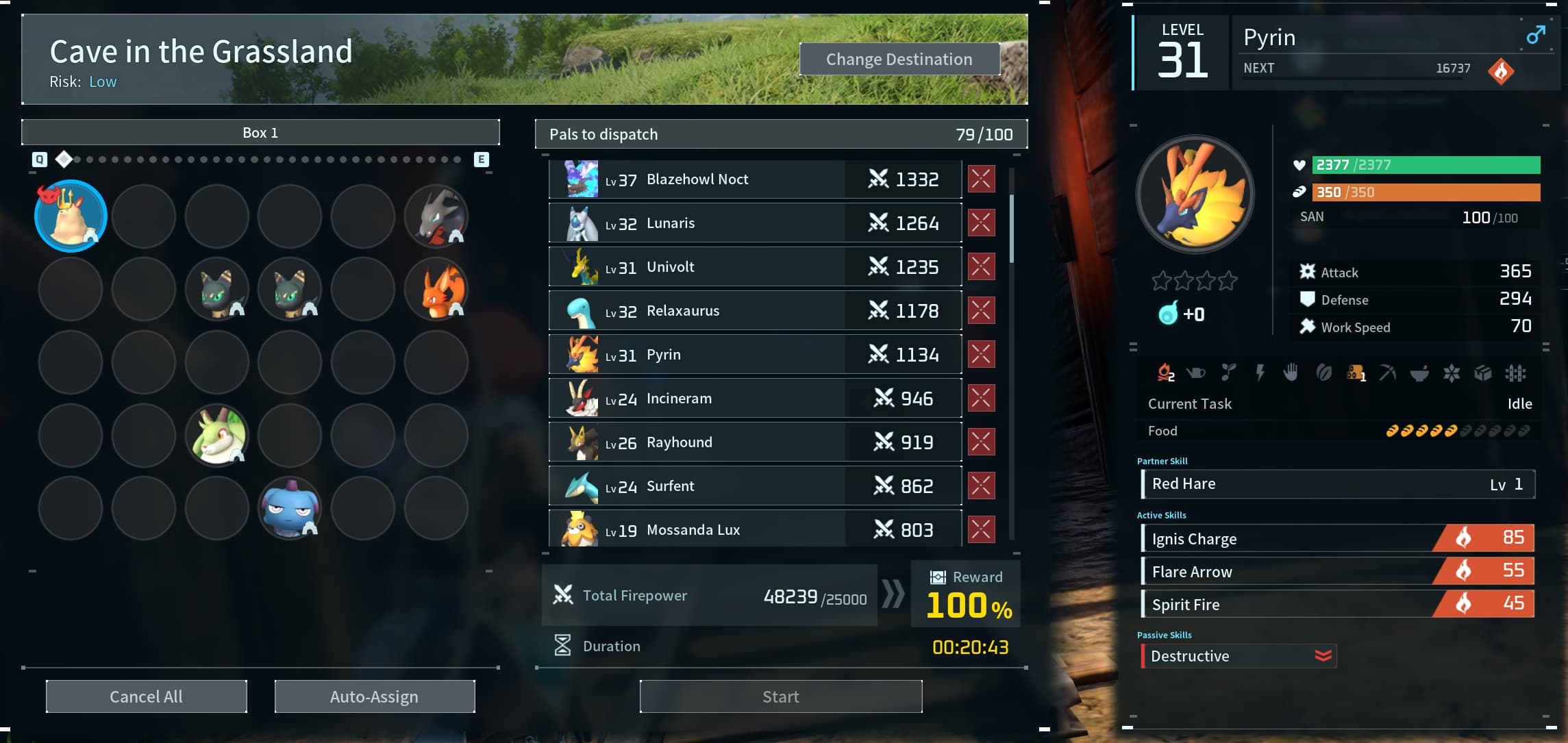Click the E key page indicator above the box grid
The width and height of the screenshot is (1568, 743).
[x=482, y=159]
